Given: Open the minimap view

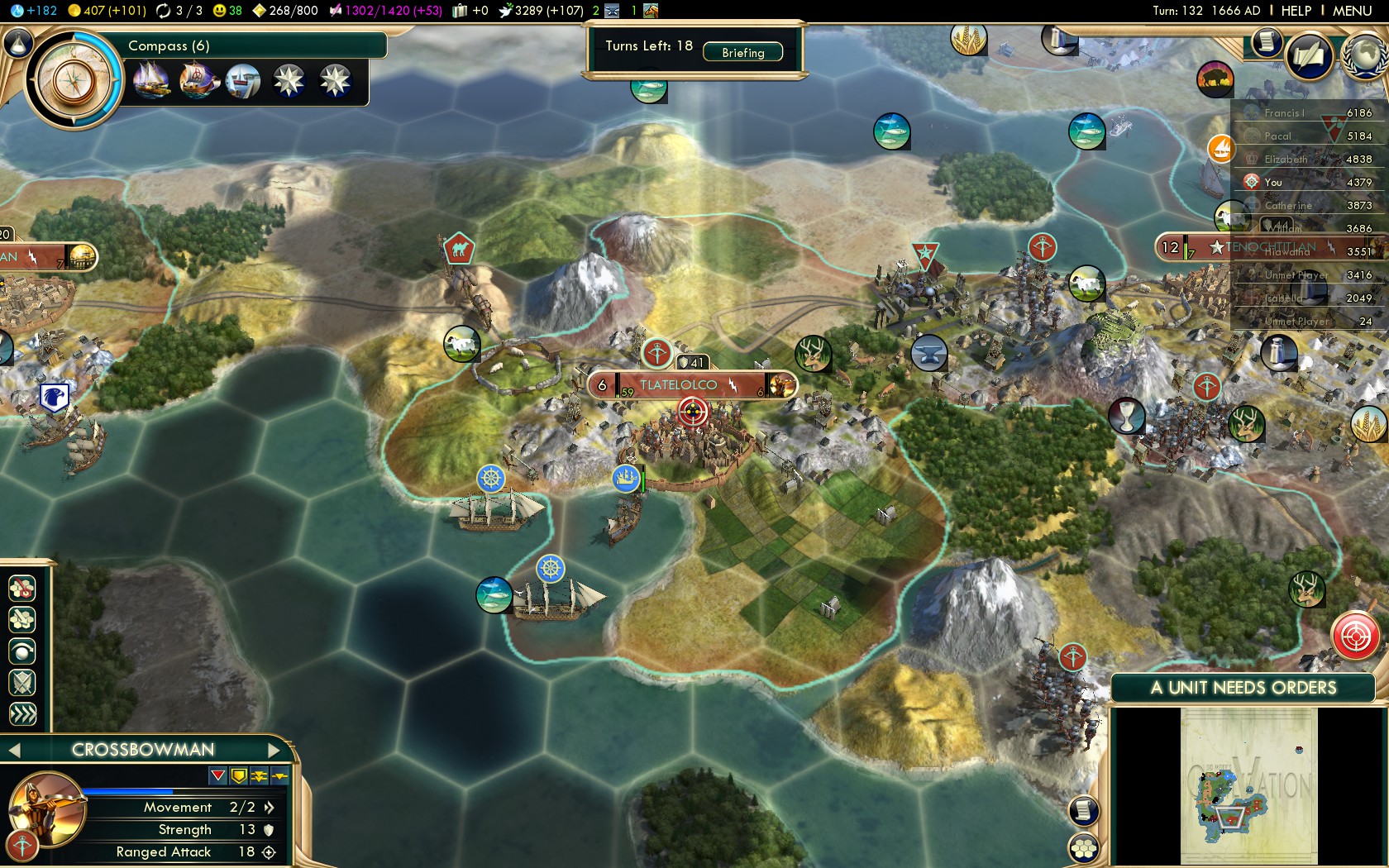Looking at the screenshot, I should tap(1248, 785).
